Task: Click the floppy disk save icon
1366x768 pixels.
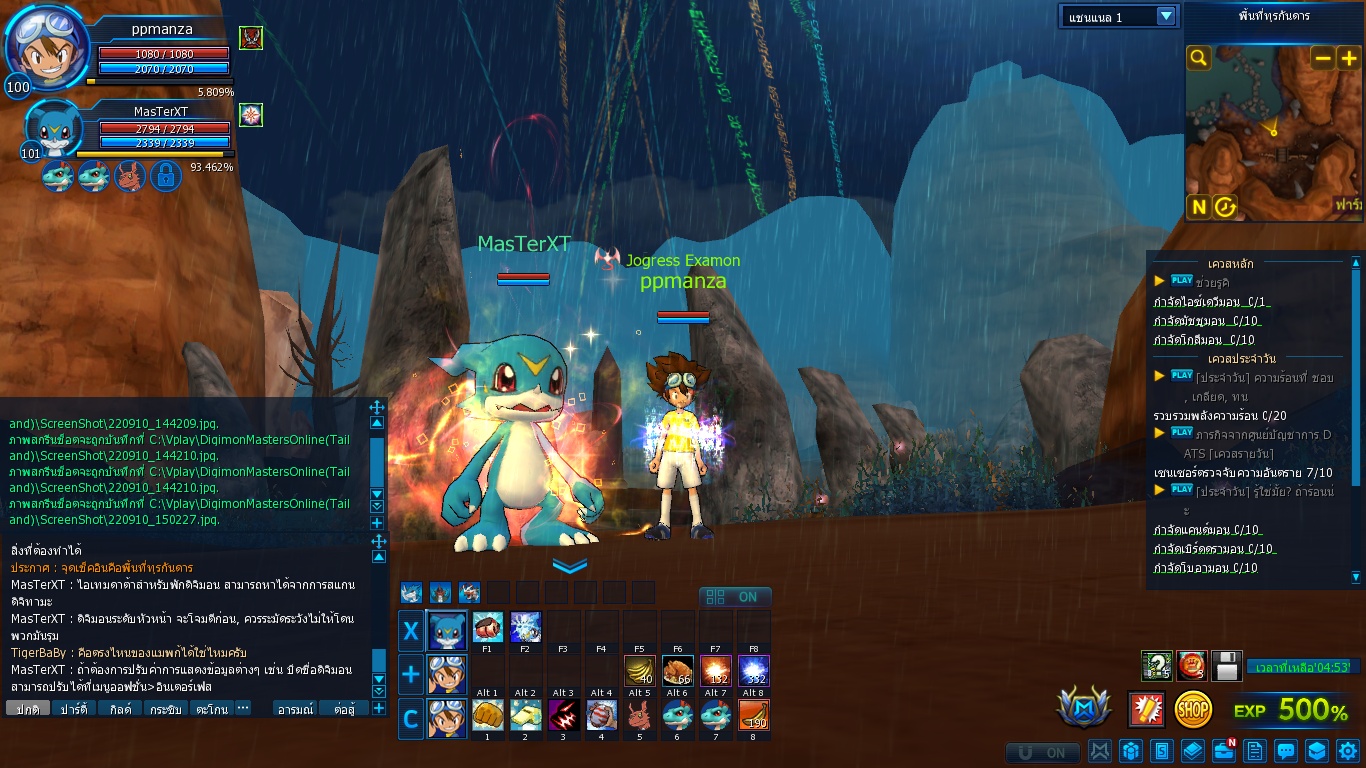Action: pyautogui.click(x=1227, y=665)
